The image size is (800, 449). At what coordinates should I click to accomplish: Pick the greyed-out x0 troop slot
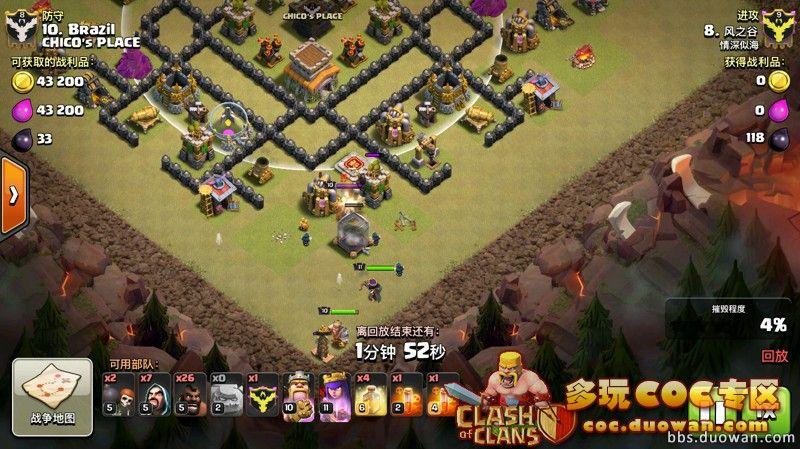click(x=226, y=394)
